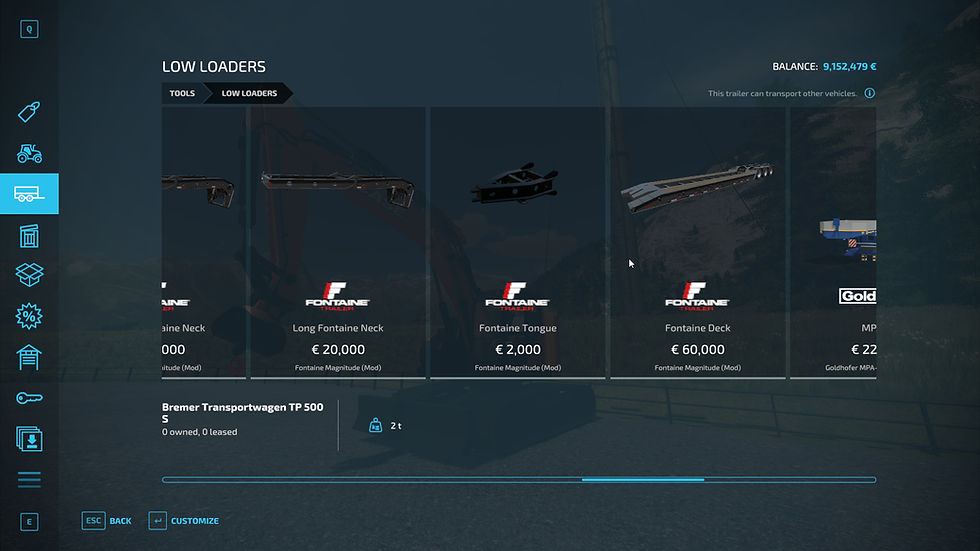Expand the three-line hamburger menu
This screenshot has height=551, width=980.
[29, 480]
